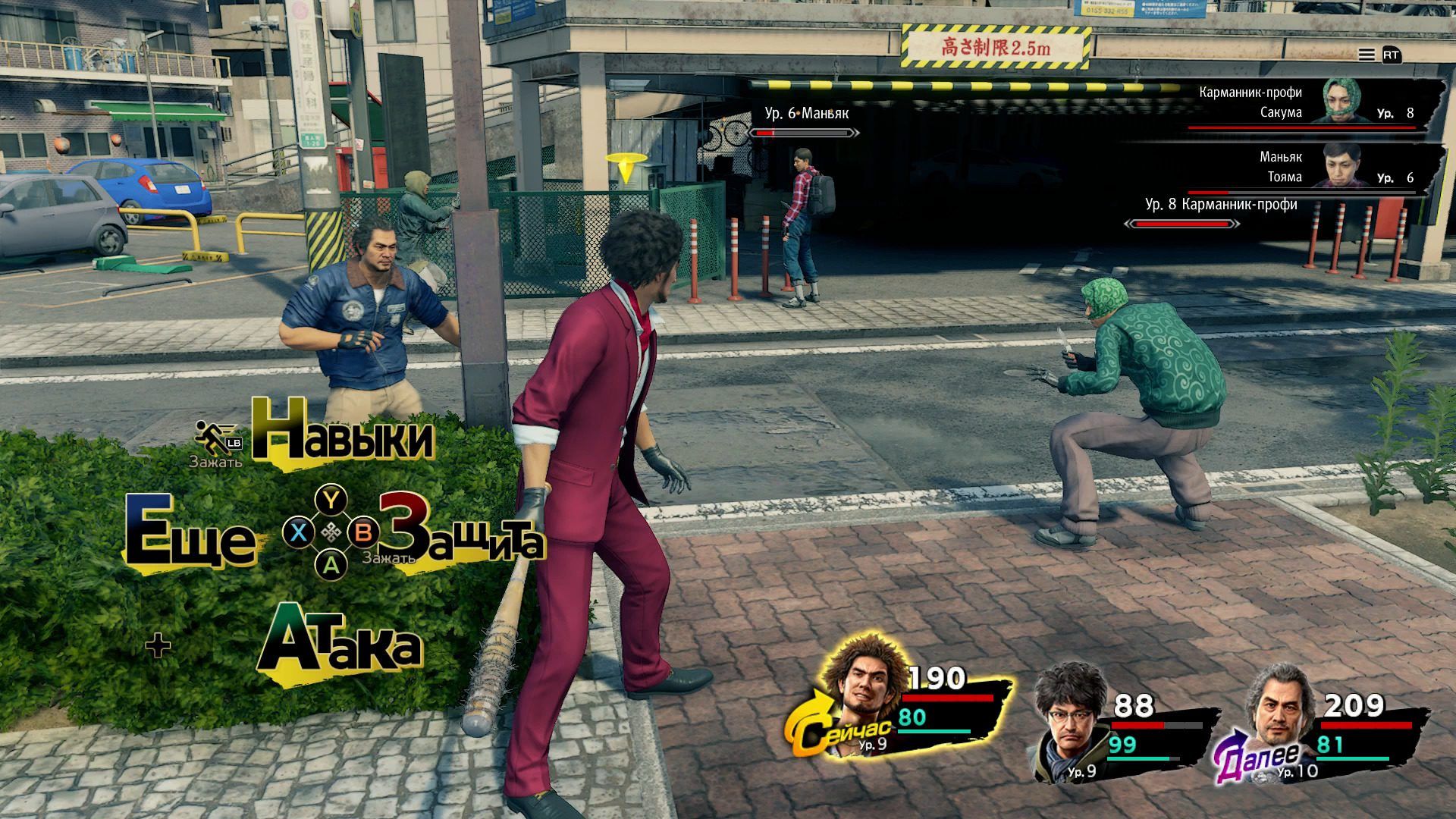Select the grey-haired party member marked Далее

tap(1282, 717)
